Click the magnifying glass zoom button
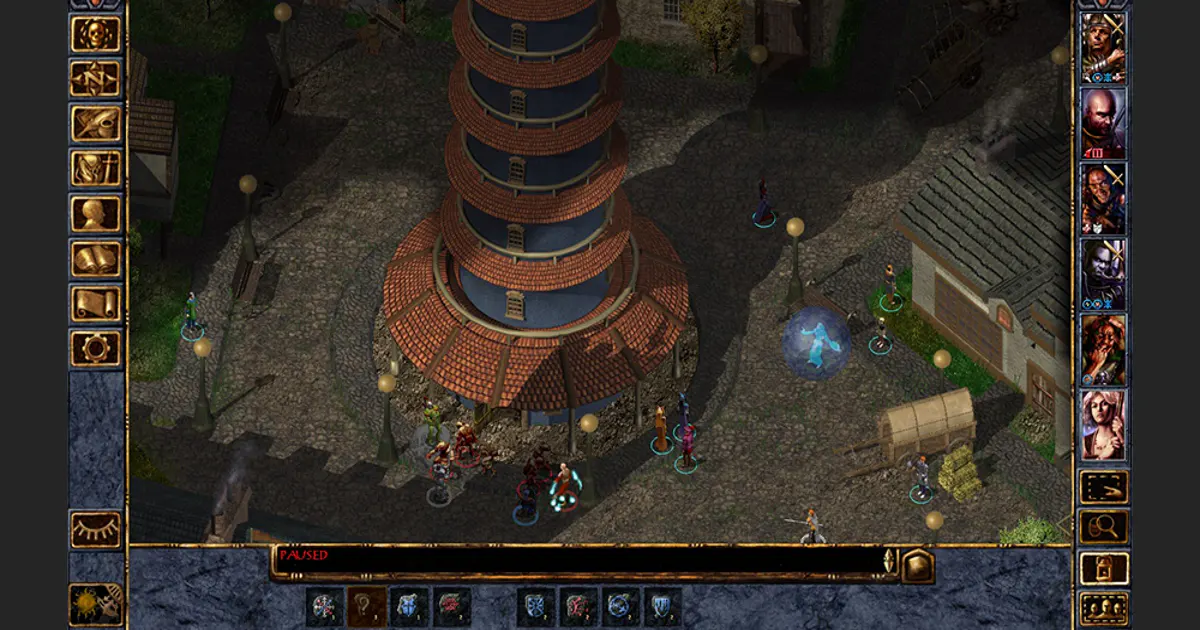The image size is (1200, 630). pyautogui.click(x=1104, y=527)
